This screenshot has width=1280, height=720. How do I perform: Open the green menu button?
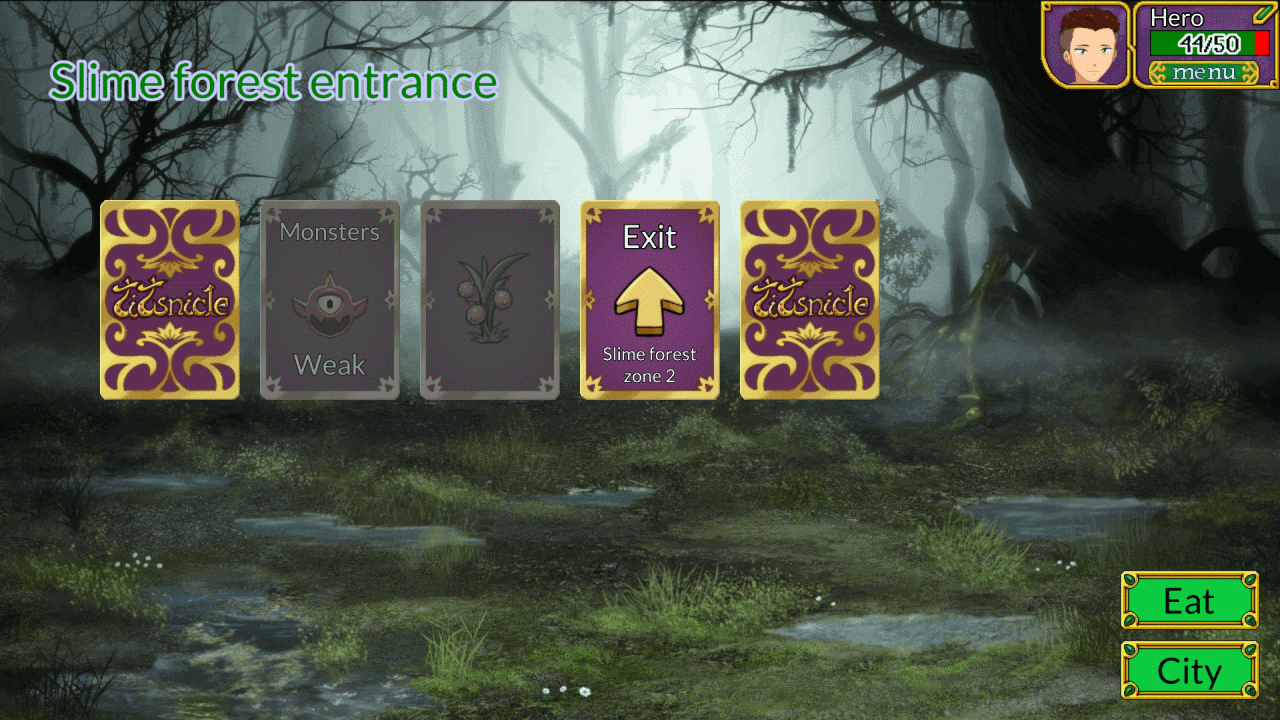coord(1205,72)
